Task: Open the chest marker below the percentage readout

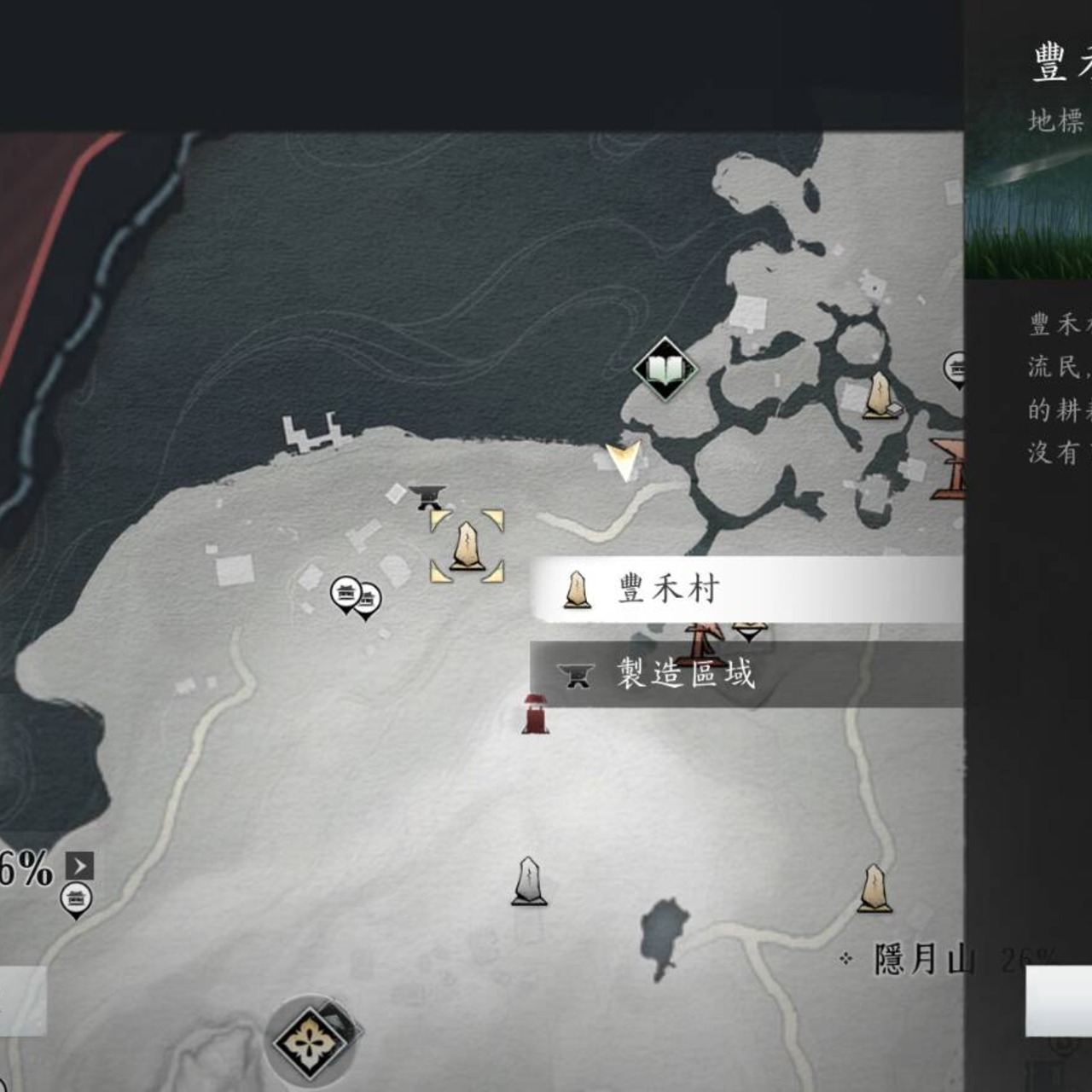Action: click(x=76, y=900)
